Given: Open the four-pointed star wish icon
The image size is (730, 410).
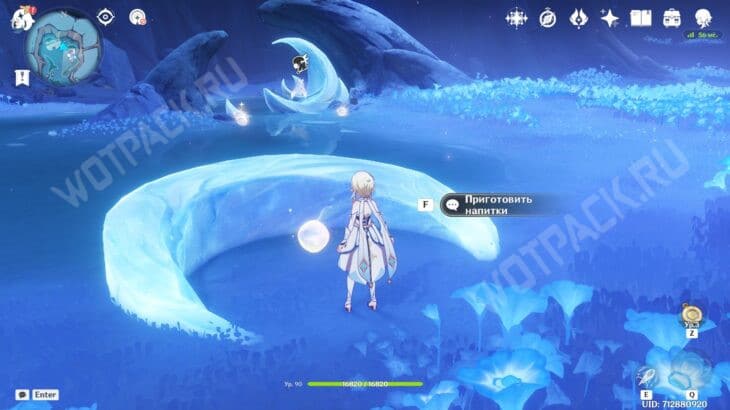Looking at the screenshot, I should click(609, 18).
